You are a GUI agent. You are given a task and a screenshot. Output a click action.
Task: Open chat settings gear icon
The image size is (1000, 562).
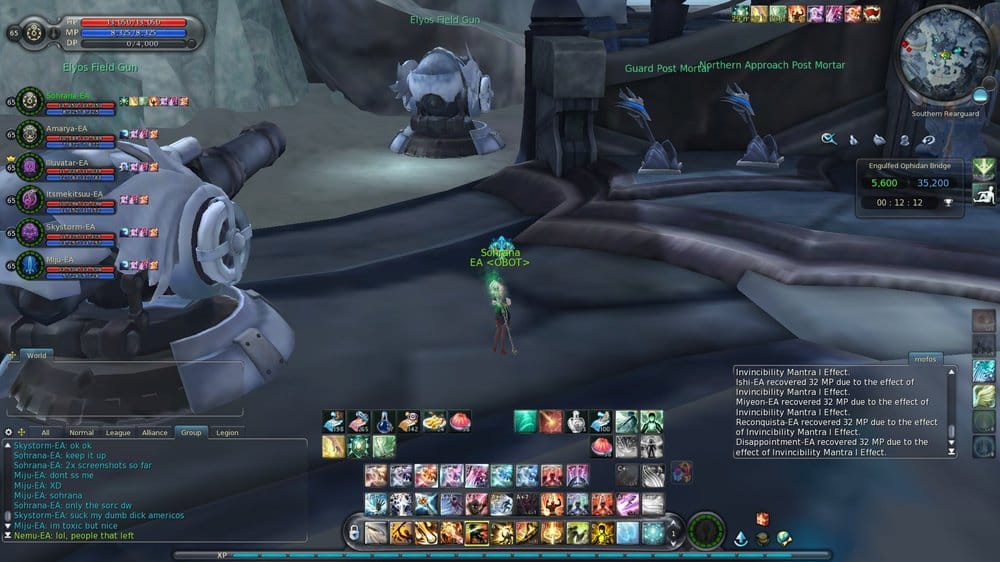tap(8, 432)
